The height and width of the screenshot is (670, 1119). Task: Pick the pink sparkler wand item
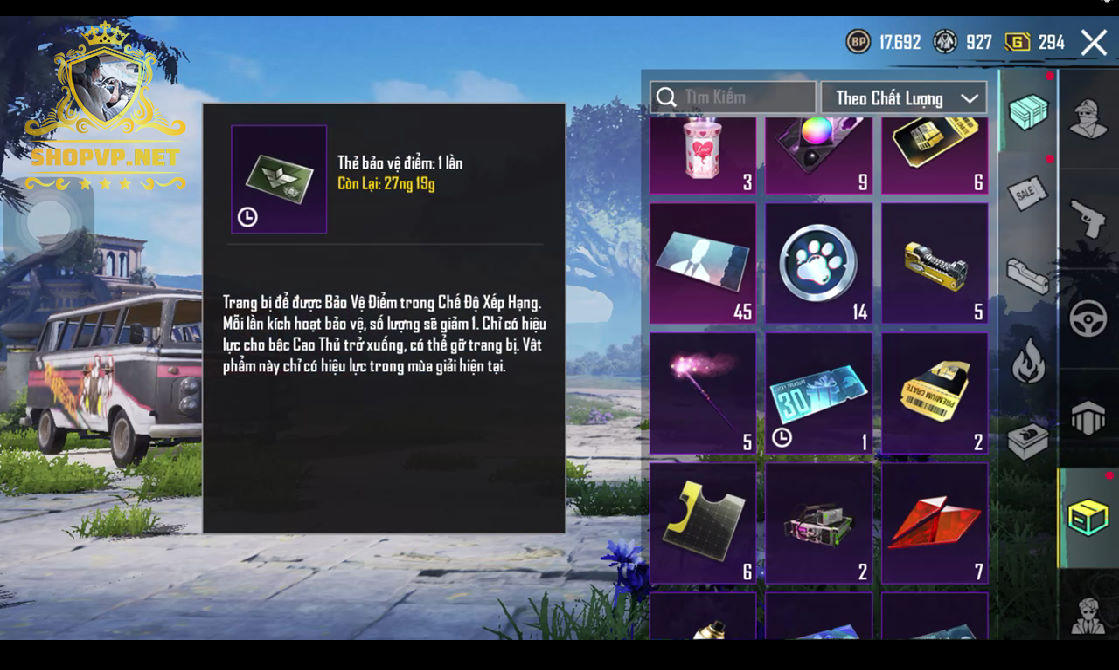703,393
